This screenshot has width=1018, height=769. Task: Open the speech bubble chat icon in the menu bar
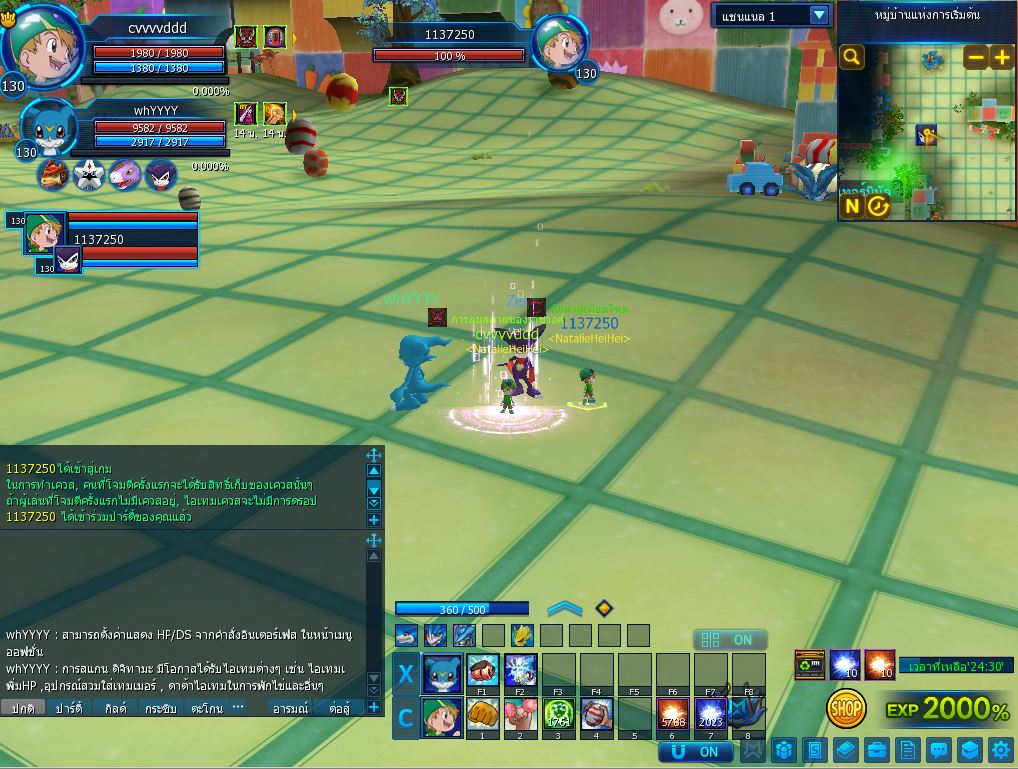[x=938, y=750]
